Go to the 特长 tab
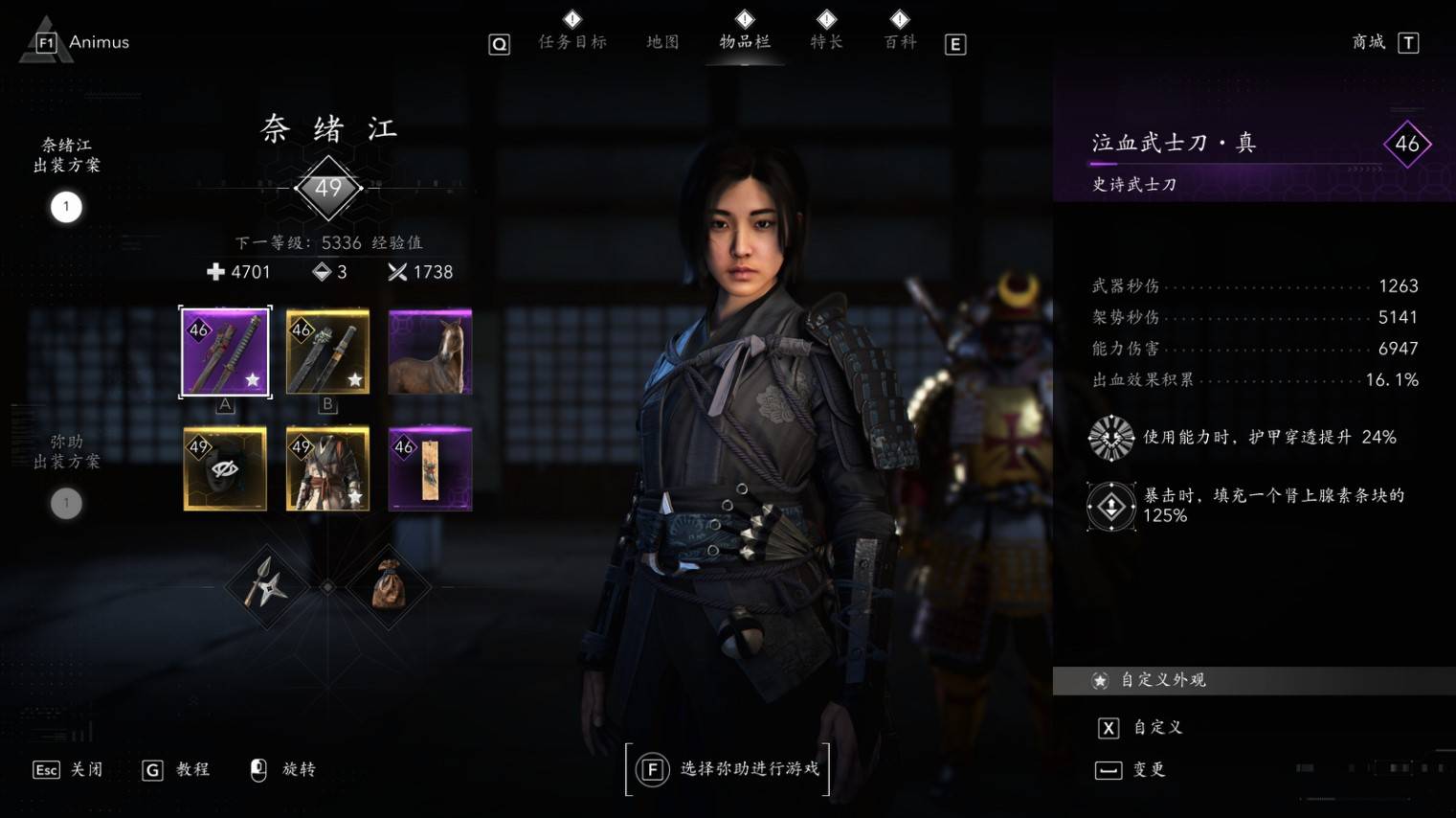This screenshot has height=818, width=1456. tap(826, 41)
